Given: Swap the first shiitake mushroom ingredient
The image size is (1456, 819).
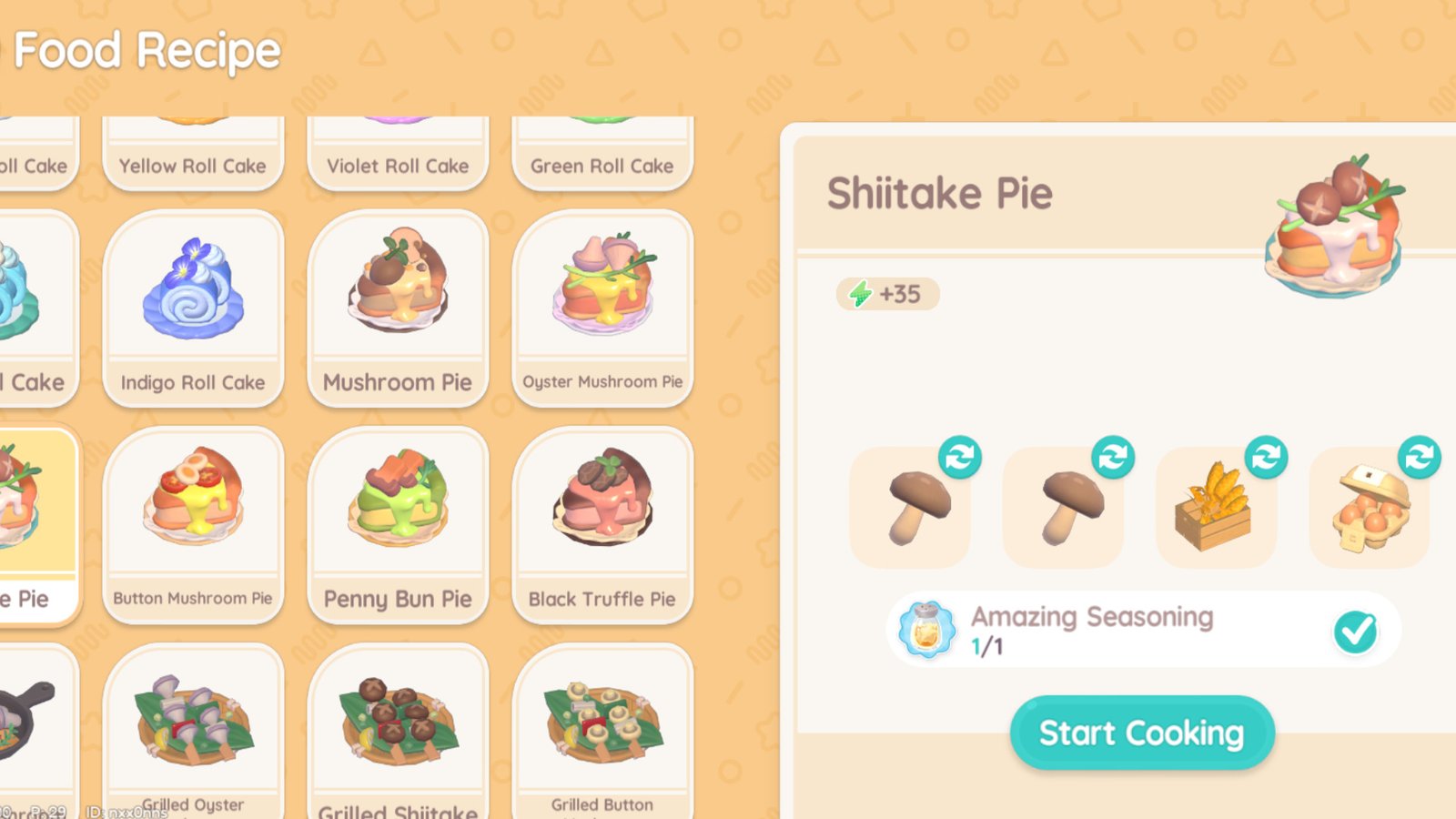Looking at the screenshot, I should coord(961,458).
